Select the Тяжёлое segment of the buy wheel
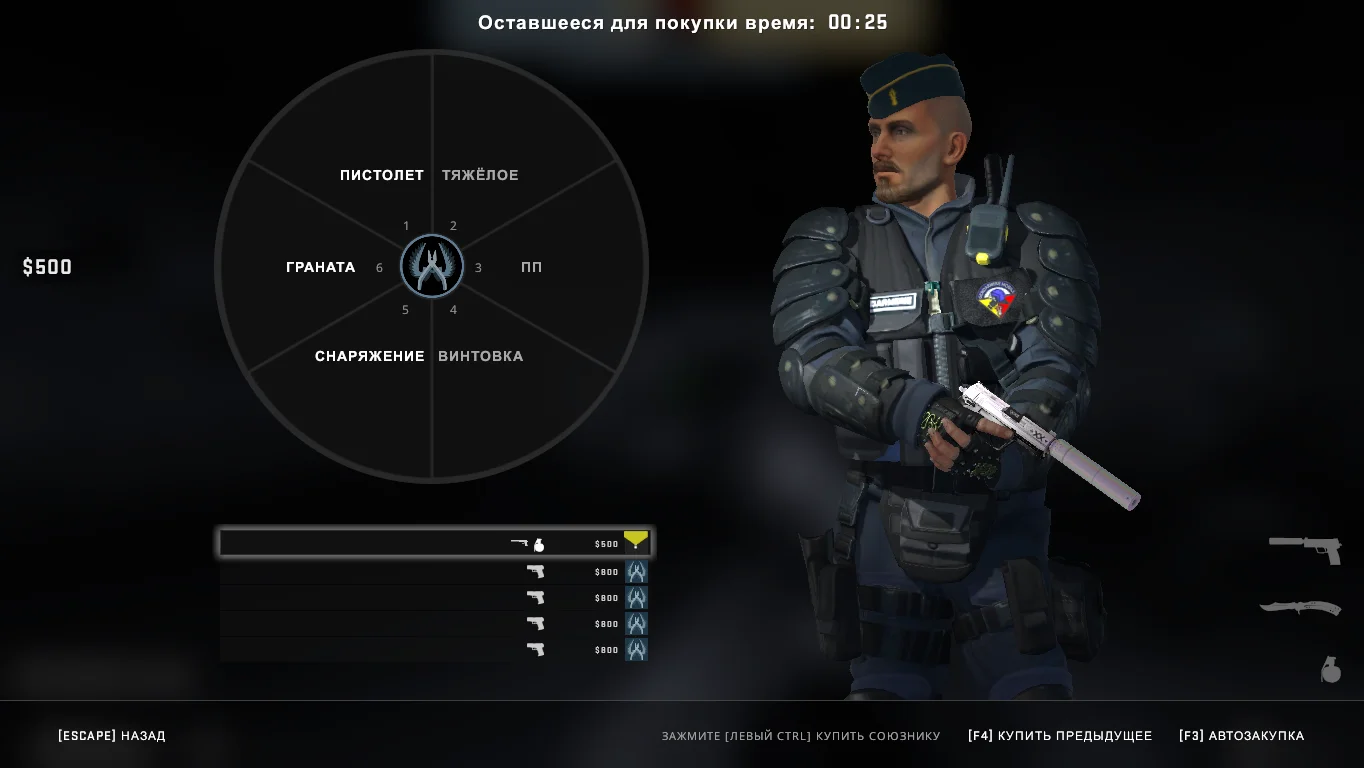1364x768 pixels. click(x=480, y=175)
